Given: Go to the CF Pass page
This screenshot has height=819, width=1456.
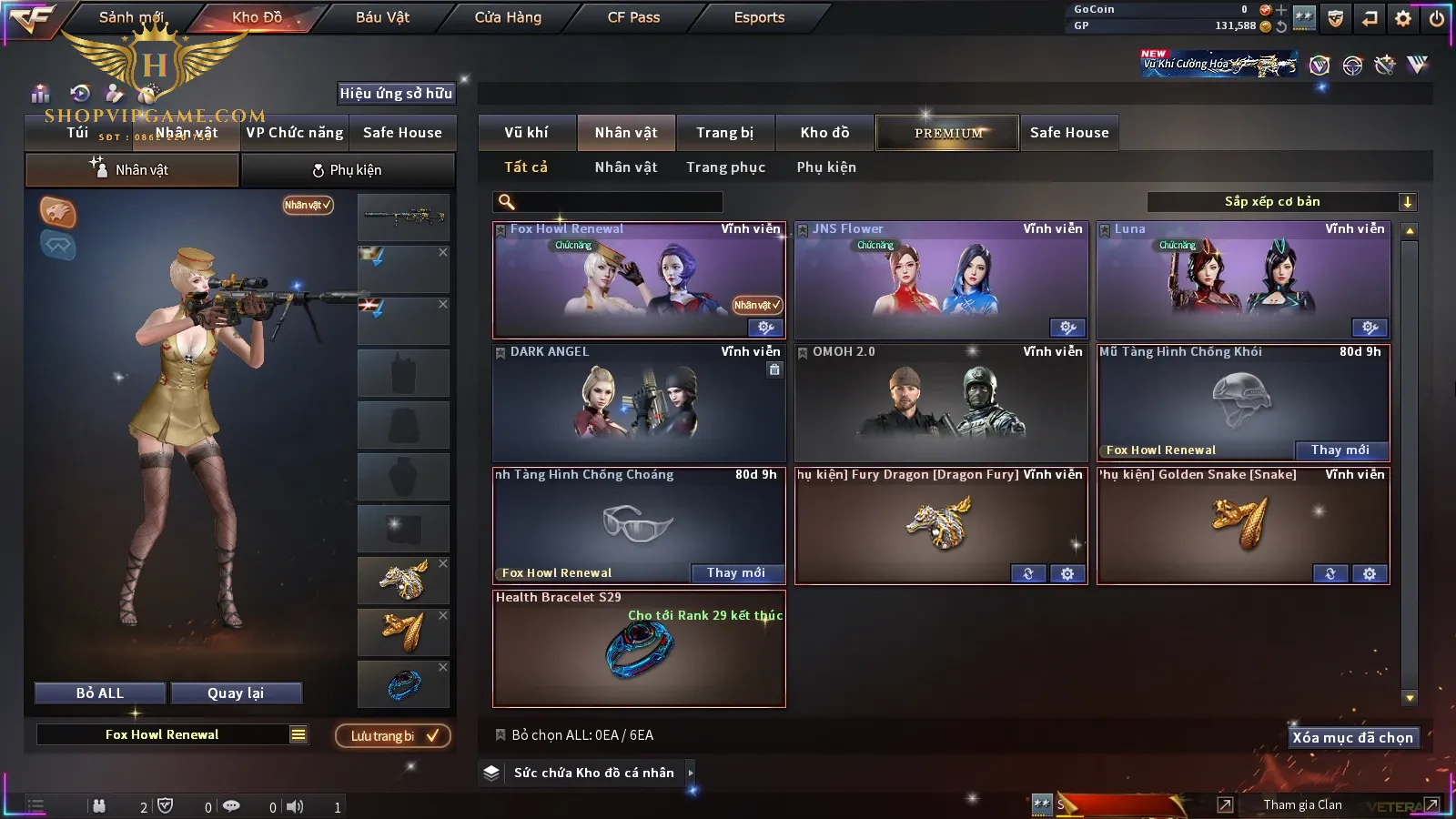Looking at the screenshot, I should pyautogui.click(x=633, y=17).
